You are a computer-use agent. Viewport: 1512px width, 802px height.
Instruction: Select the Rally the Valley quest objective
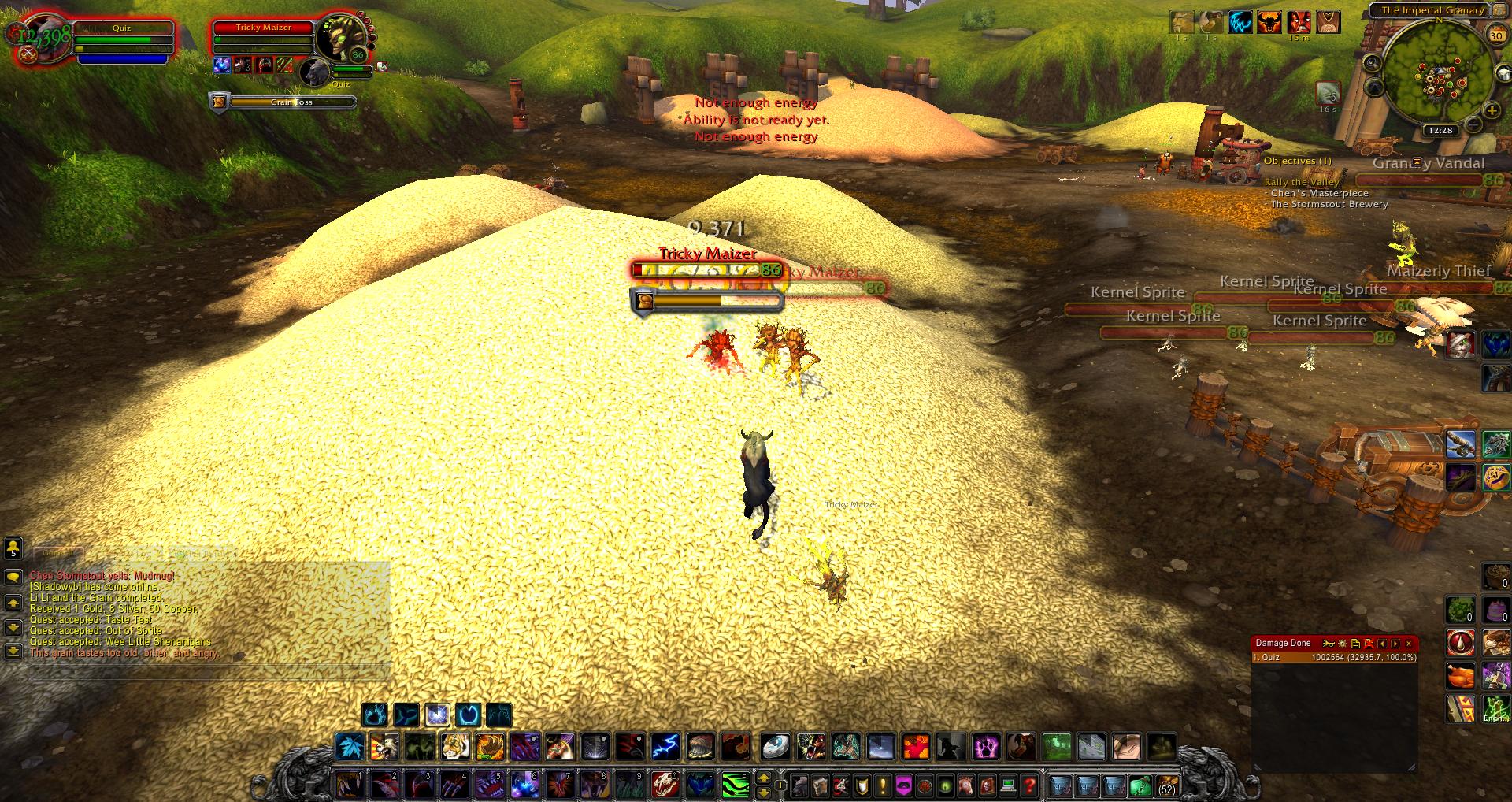1301,182
